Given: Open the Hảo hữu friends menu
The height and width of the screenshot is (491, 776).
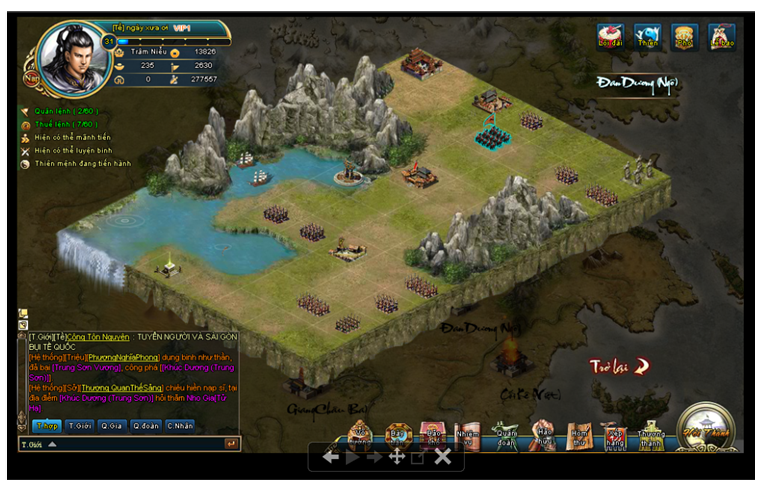Looking at the screenshot, I should (x=543, y=434).
